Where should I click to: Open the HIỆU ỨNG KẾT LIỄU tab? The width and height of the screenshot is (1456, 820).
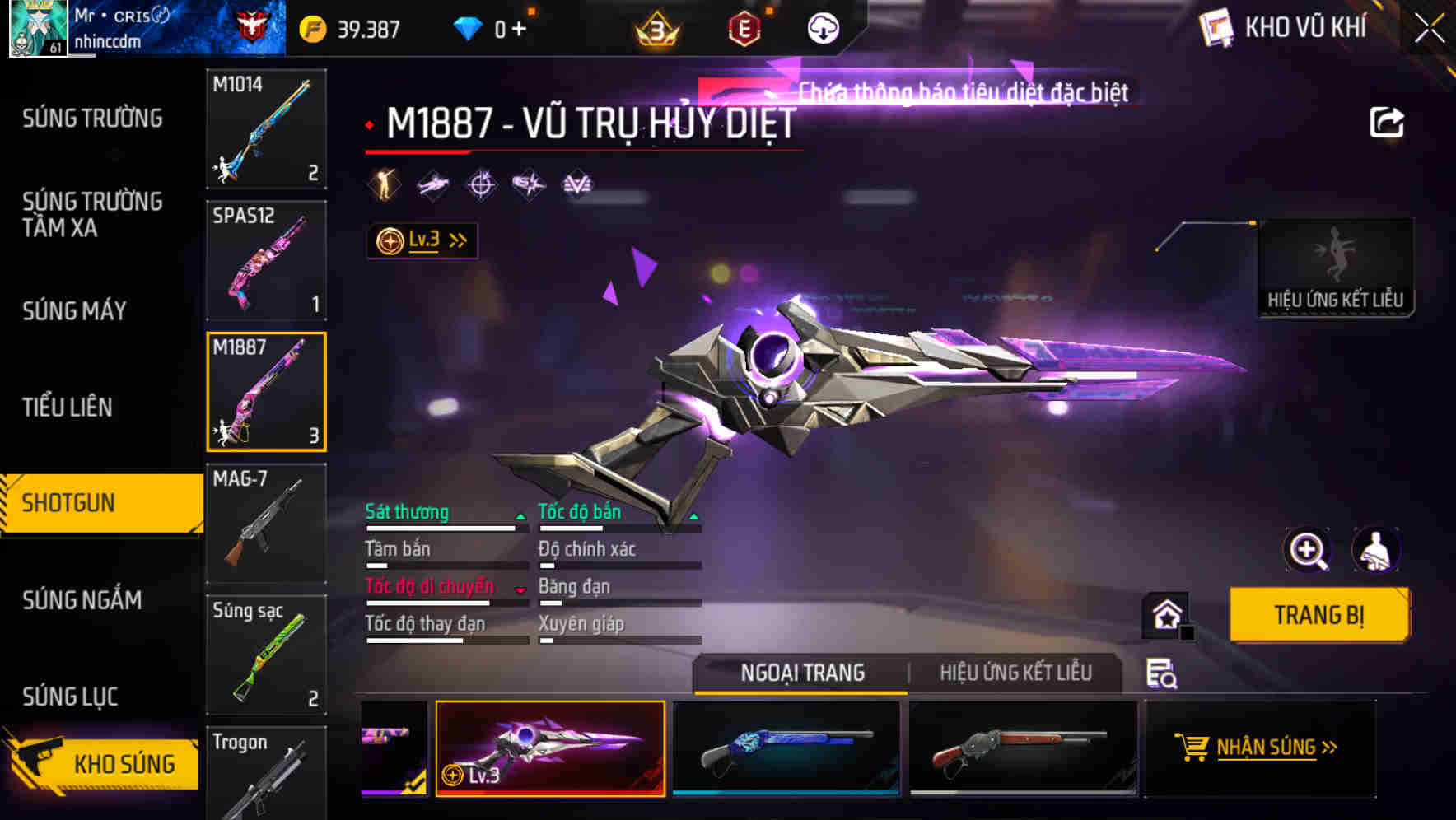(x=1017, y=673)
